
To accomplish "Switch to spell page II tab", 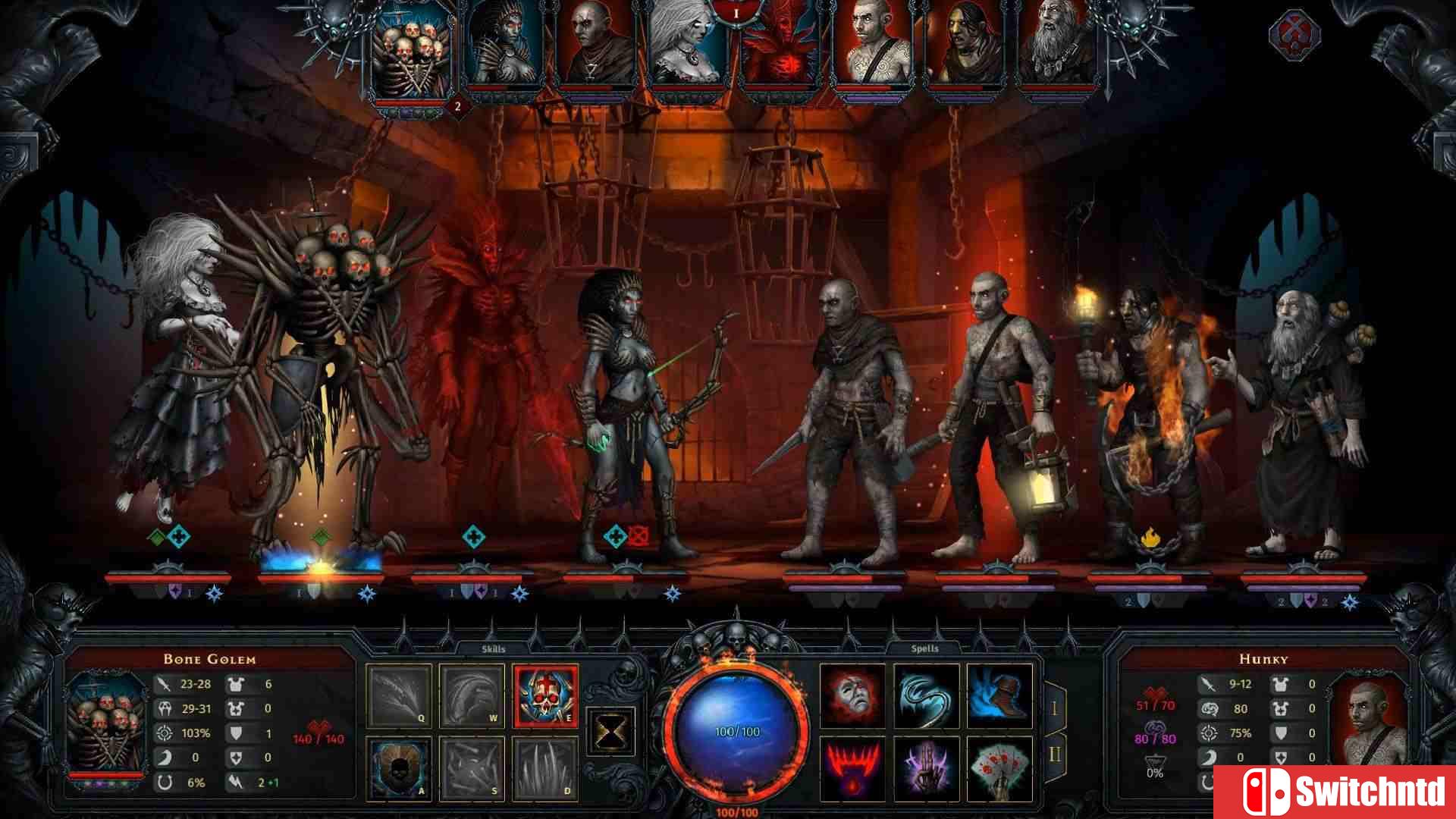I will click(1055, 755).
